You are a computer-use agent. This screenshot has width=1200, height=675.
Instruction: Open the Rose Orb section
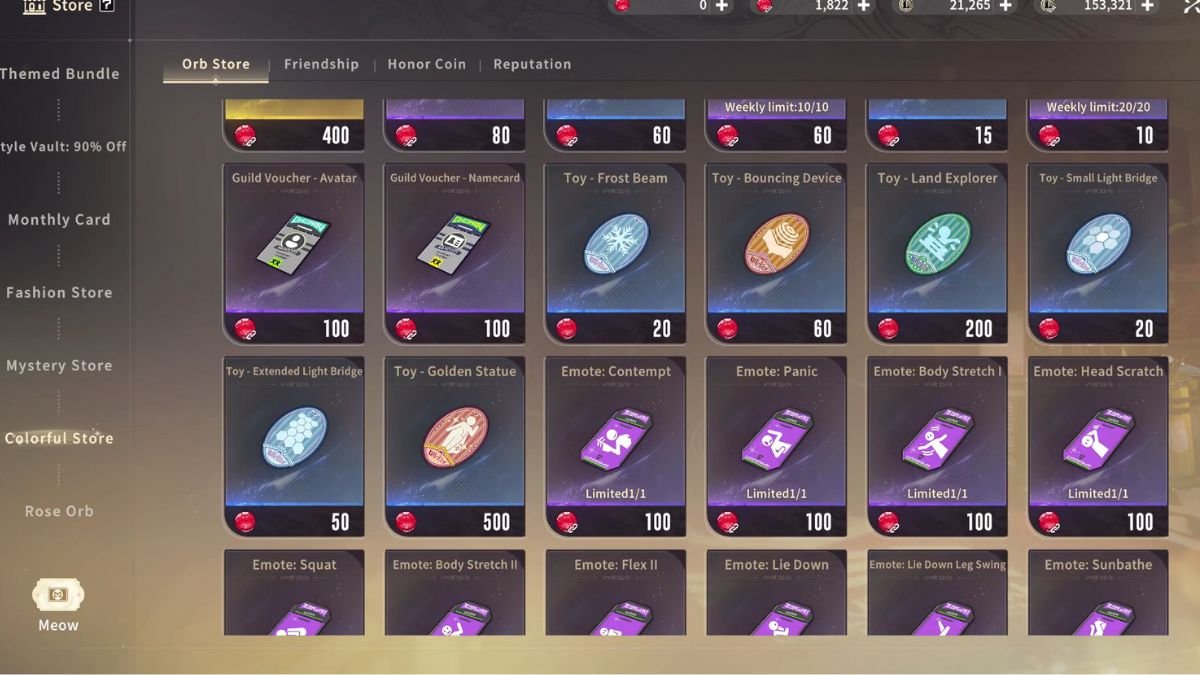coord(59,511)
